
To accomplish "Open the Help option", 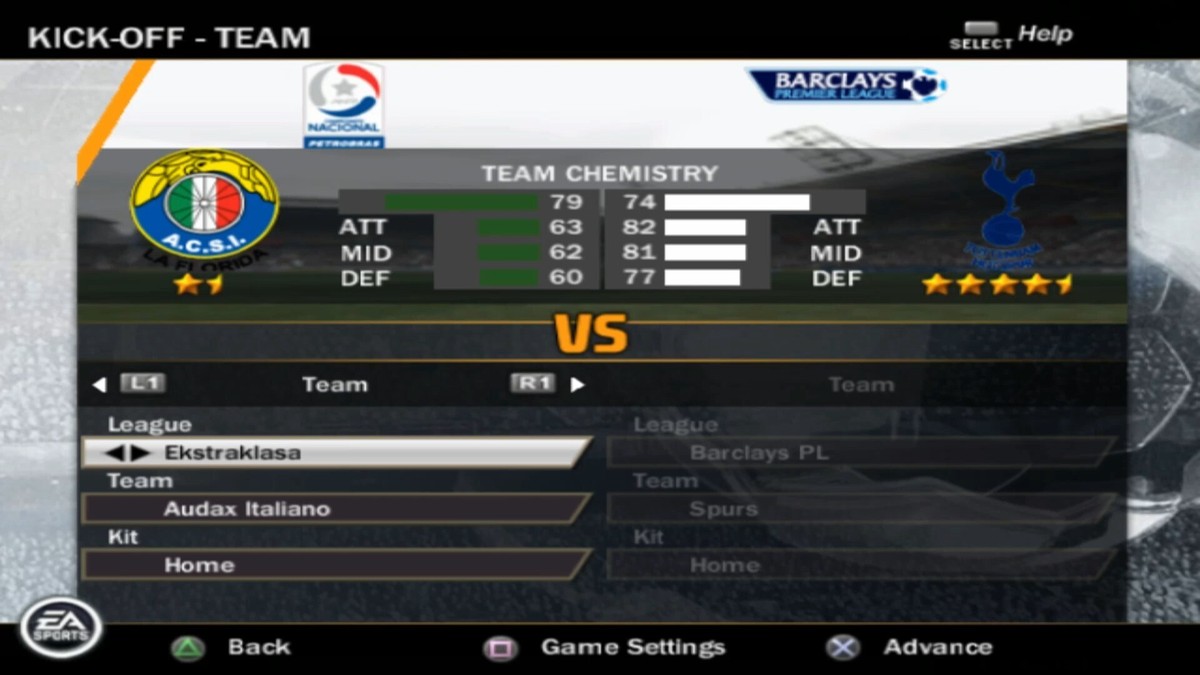I will pos(1010,35).
